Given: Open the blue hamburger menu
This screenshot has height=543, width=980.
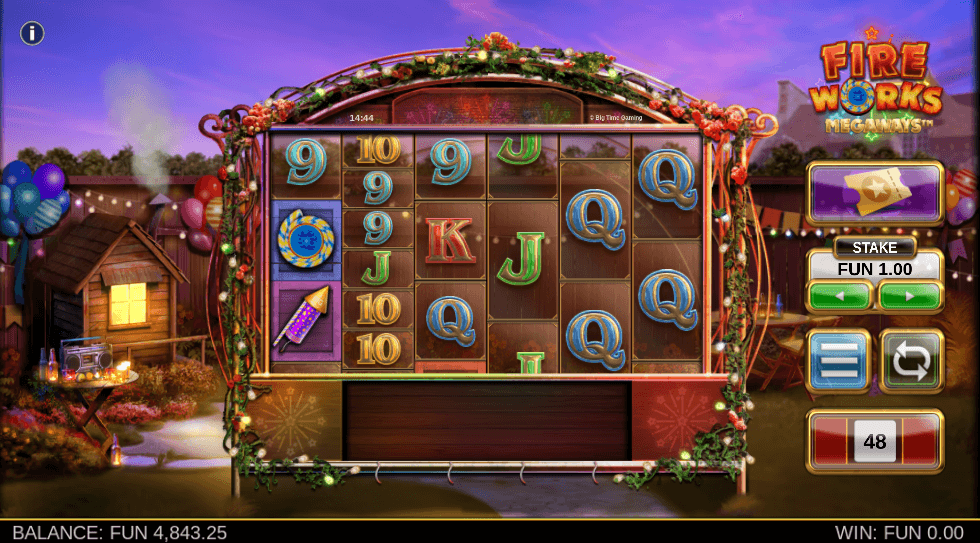Looking at the screenshot, I should tap(840, 361).
